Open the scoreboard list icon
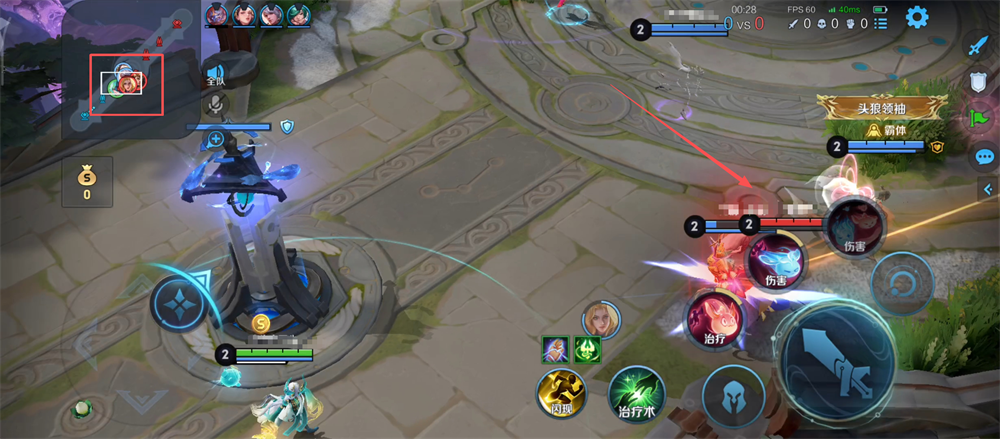Viewport: 1000px width, 439px height. tap(879, 23)
